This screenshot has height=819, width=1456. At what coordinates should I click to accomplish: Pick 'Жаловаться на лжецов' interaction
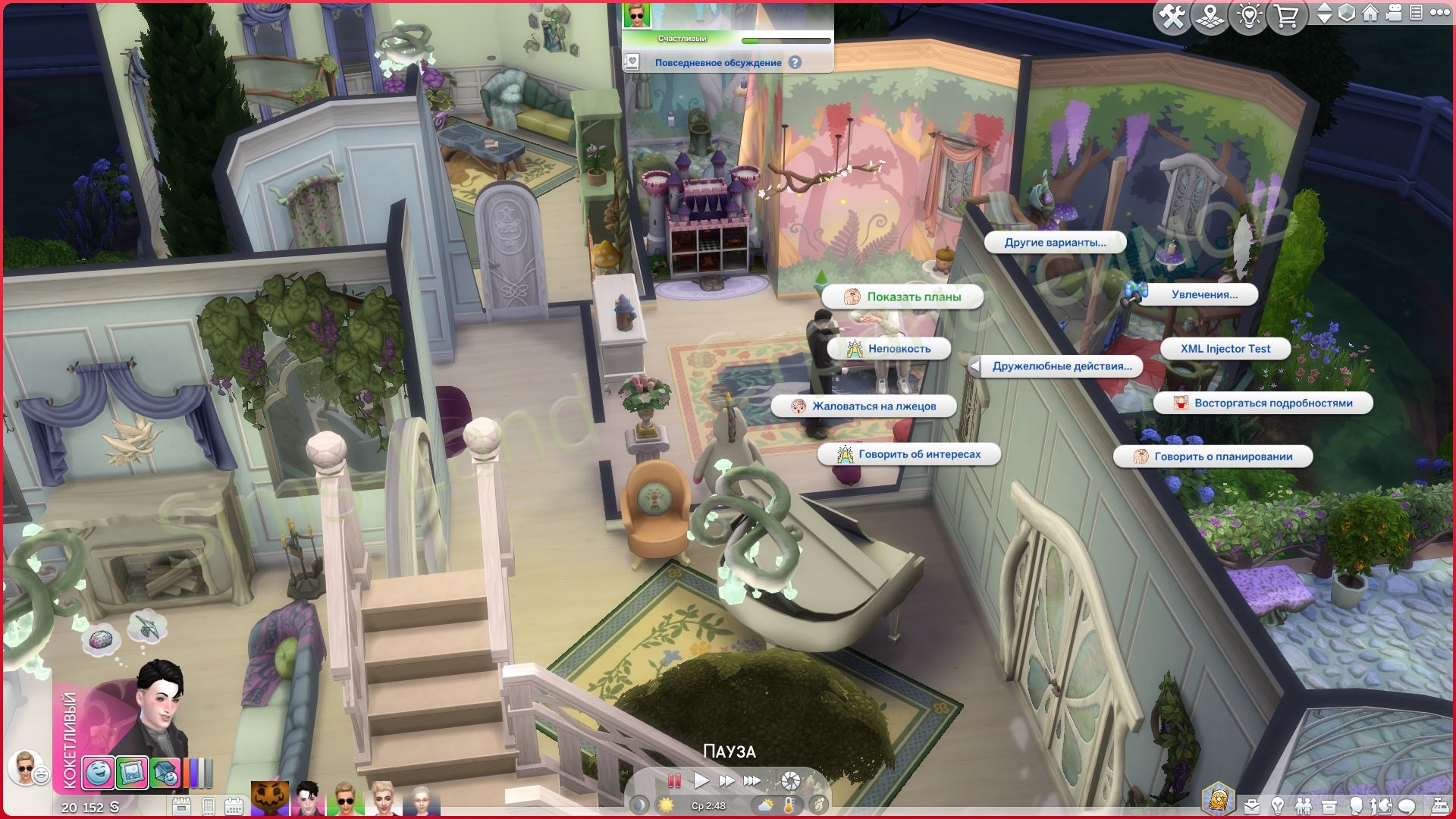click(864, 406)
